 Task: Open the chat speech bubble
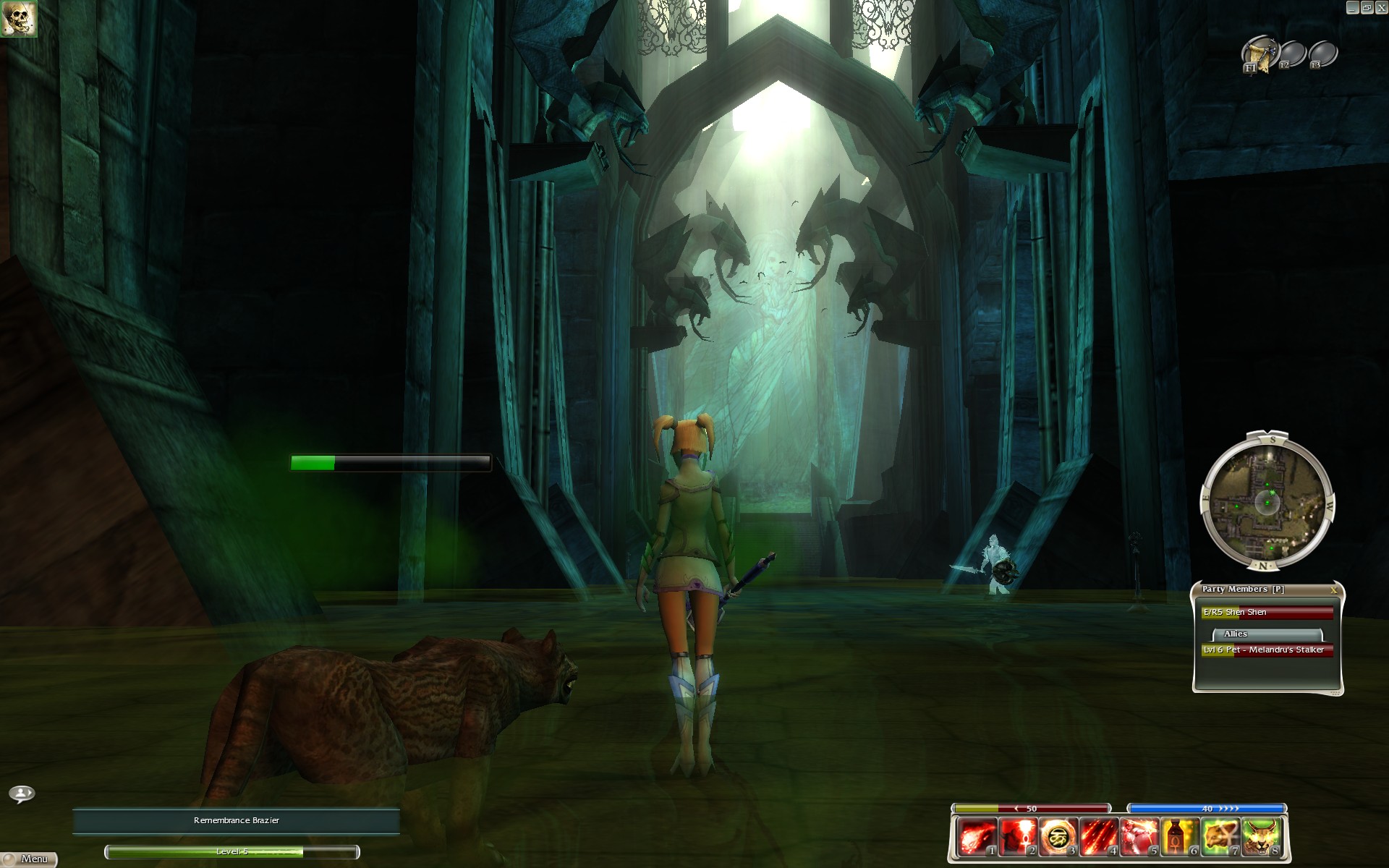(22, 794)
